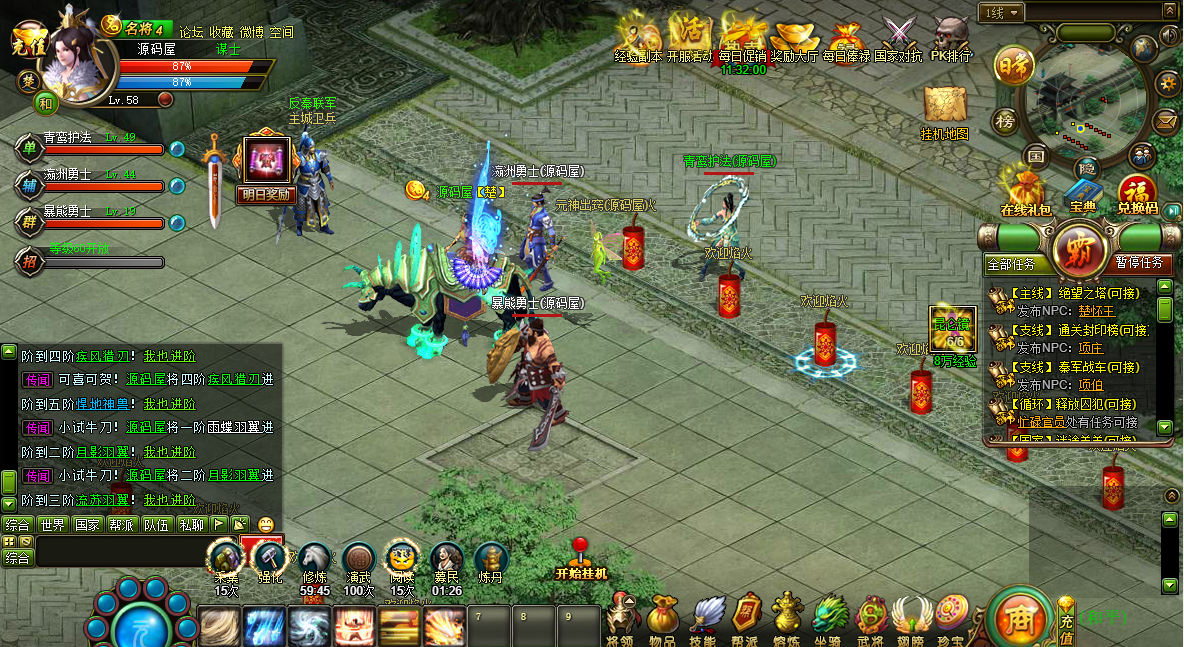Start auto-battle with 开始挂机 joystick
The width and height of the screenshot is (1184, 647).
pyautogui.click(x=581, y=556)
